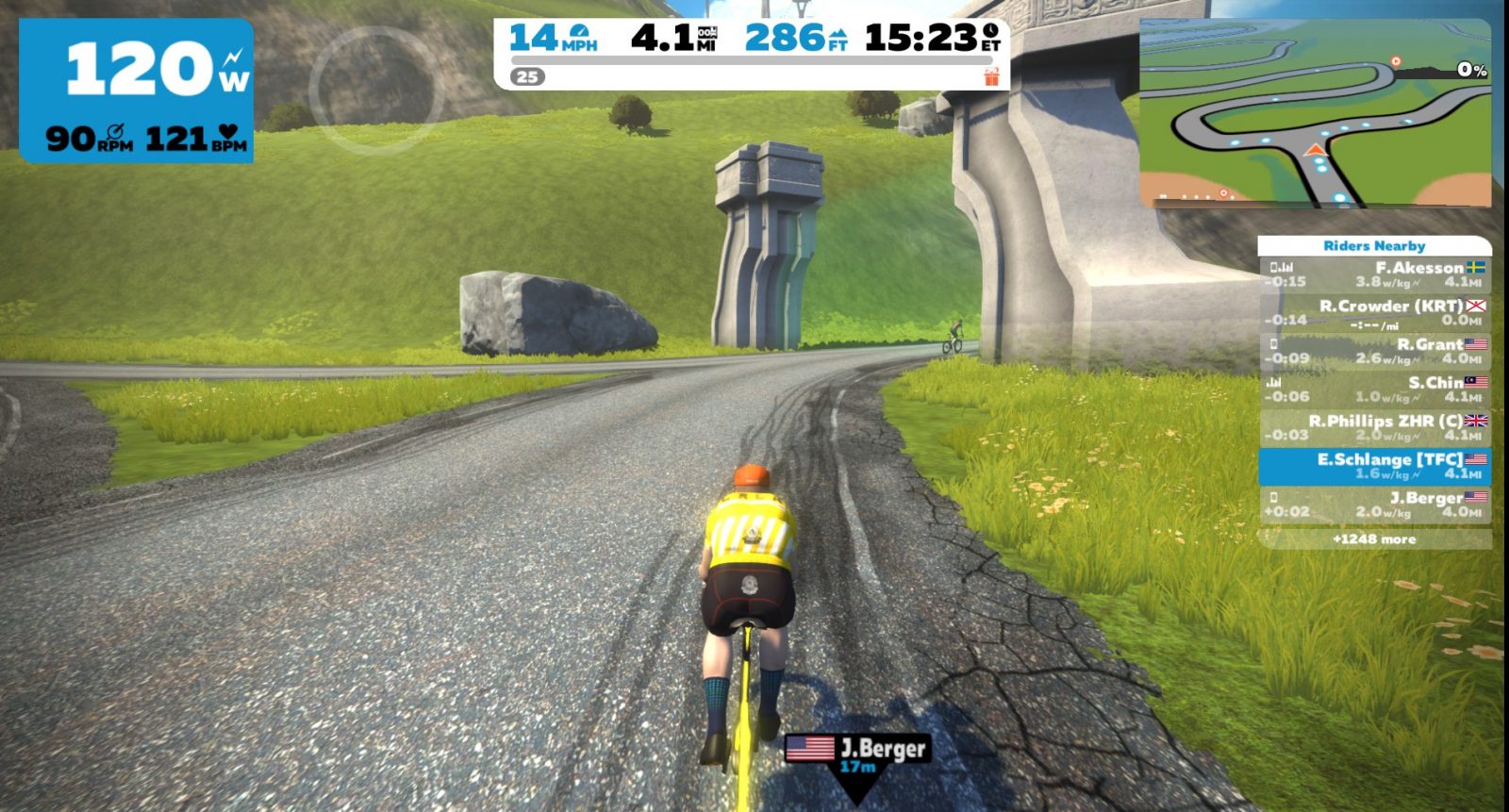
Task: Click the highlighted E.Schlange [TFC] row
Action: (1375, 466)
